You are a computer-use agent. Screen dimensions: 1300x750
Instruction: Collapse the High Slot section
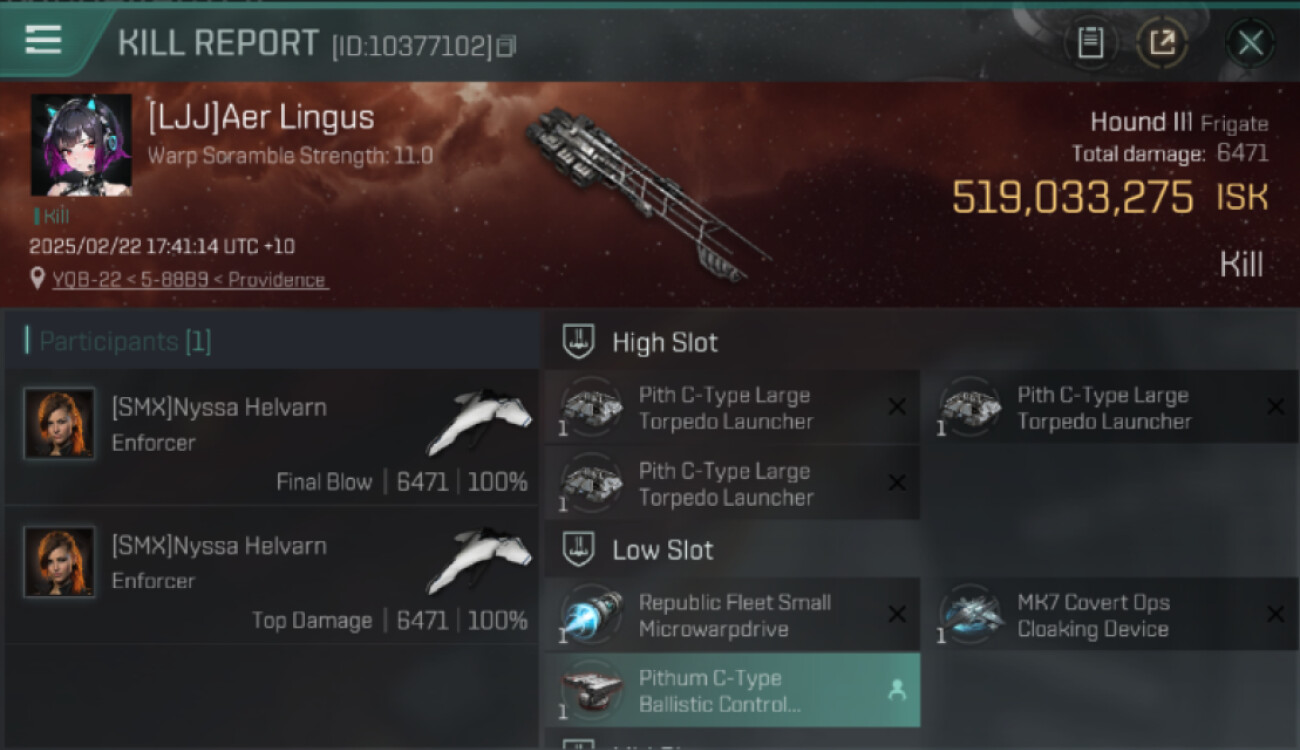coord(665,343)
